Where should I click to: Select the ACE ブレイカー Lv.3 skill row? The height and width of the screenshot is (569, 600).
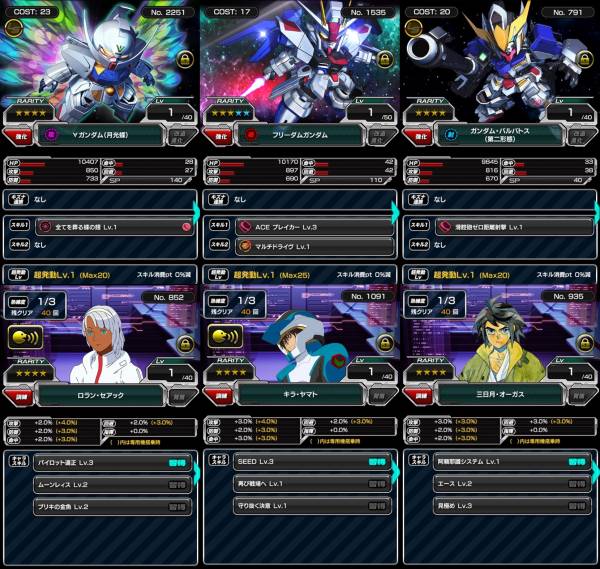pos(300,227)
